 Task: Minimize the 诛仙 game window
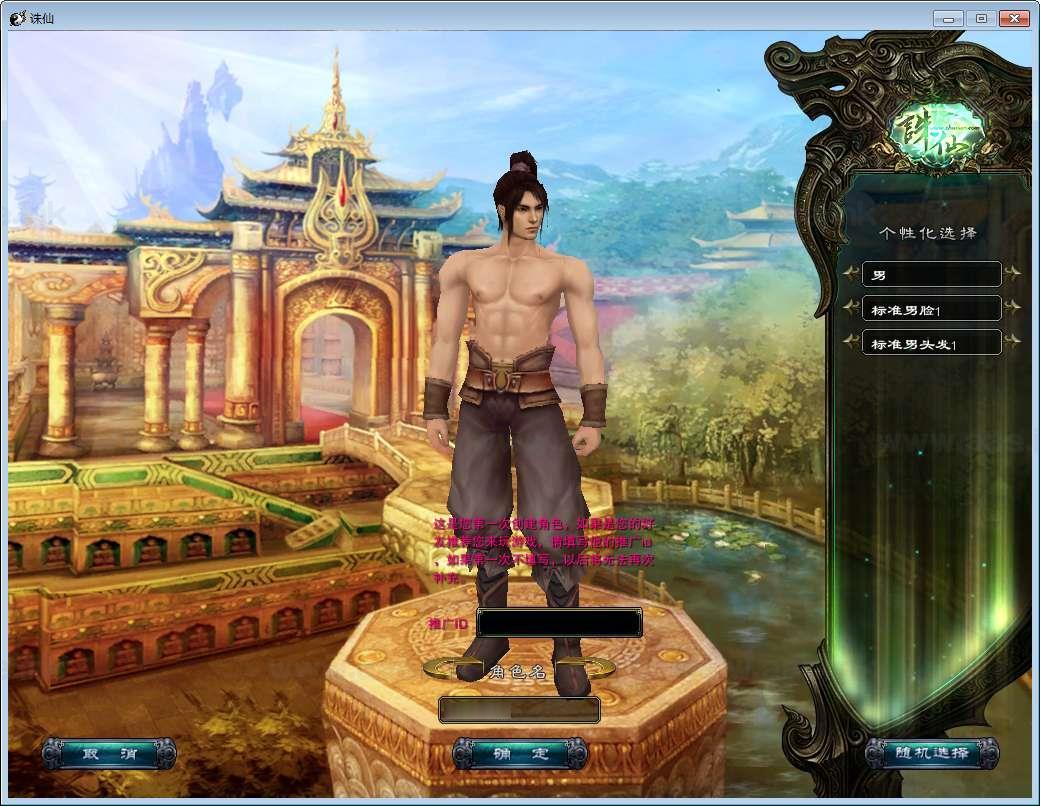(948, 18)
